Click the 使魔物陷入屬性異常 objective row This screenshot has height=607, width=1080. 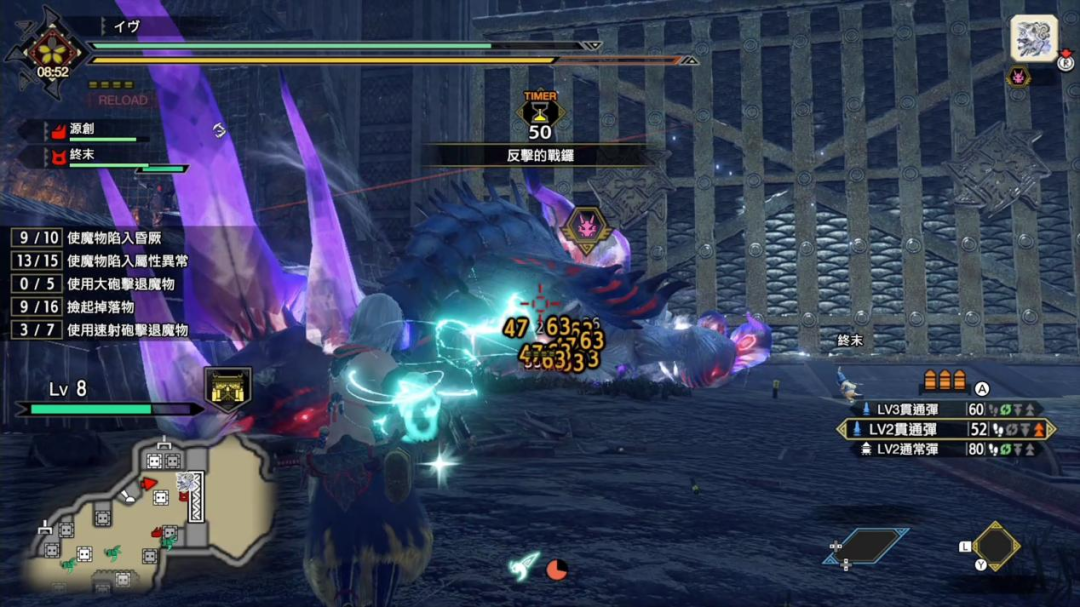point(98,262)
